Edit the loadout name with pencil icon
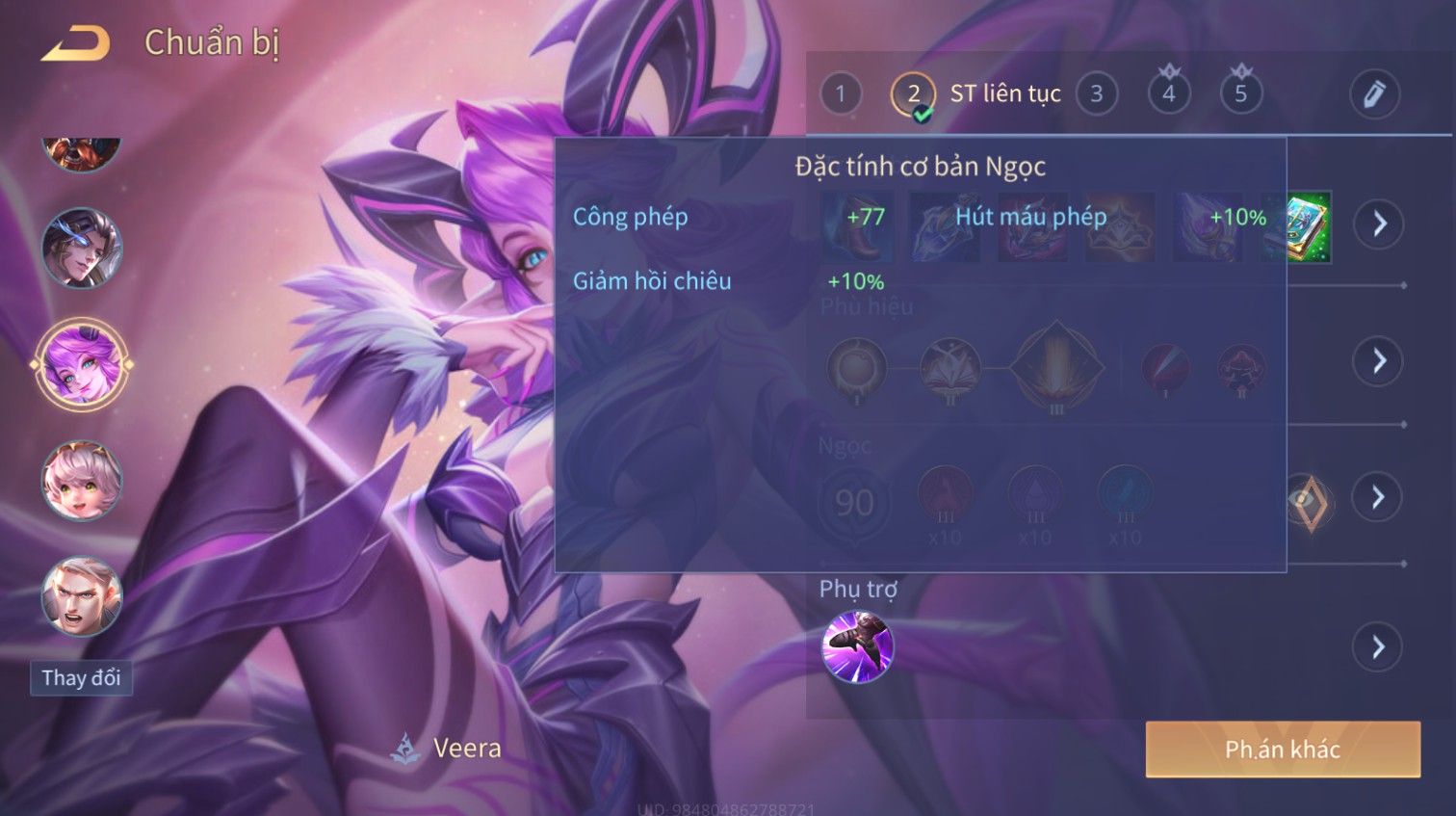Image resolution: width=1456 pixels, height=816 pixels. (x=1373, y=94)
